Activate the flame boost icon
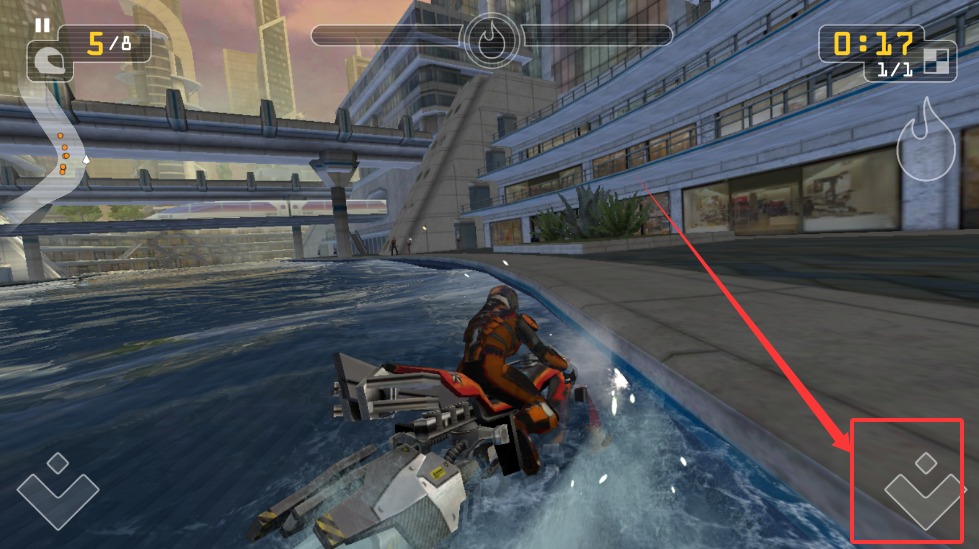Image resolution: width=979 pixels, height=549 pixels. (925, 141)
